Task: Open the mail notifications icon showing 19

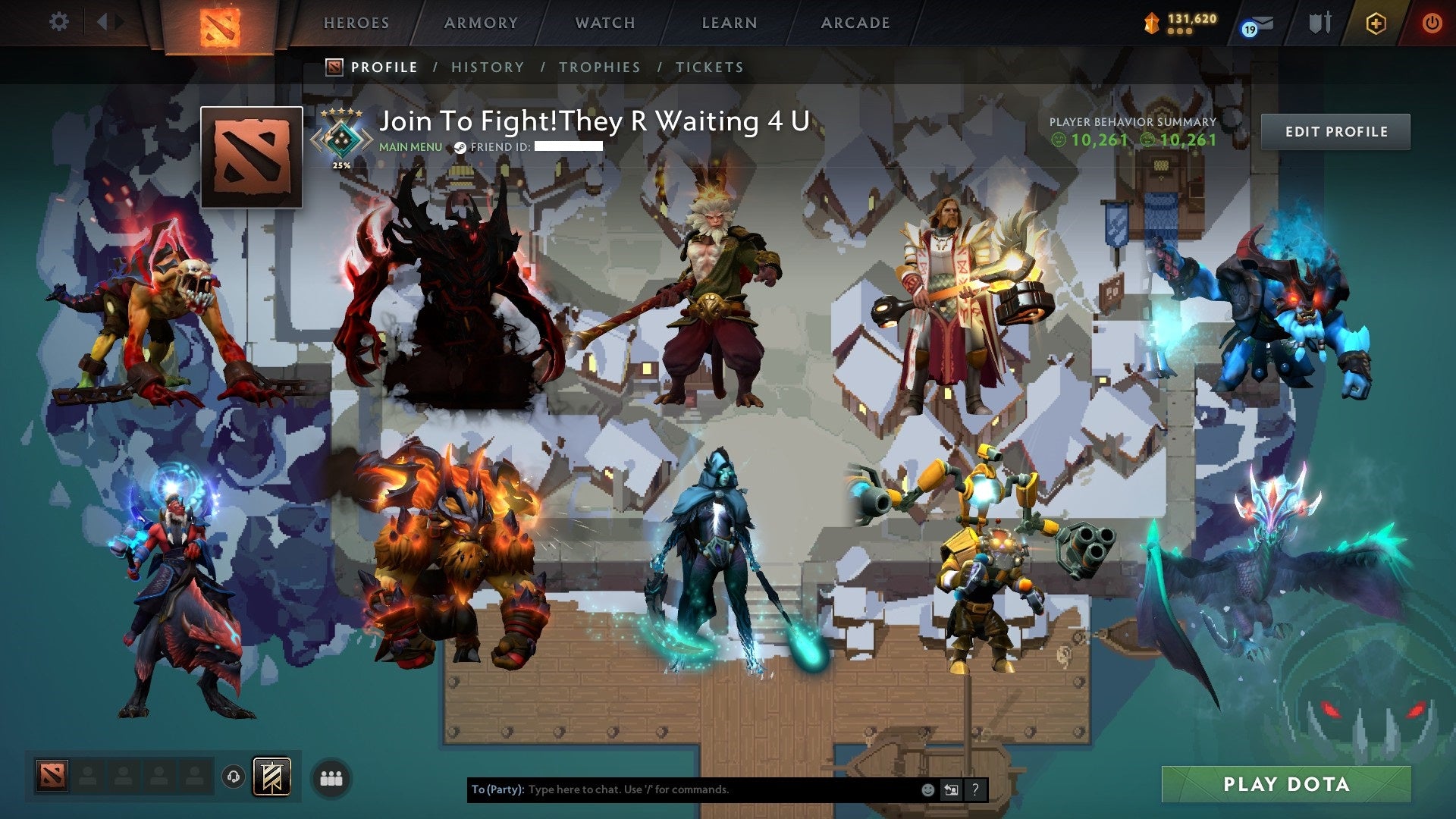Action: (x=1255, y=24)
